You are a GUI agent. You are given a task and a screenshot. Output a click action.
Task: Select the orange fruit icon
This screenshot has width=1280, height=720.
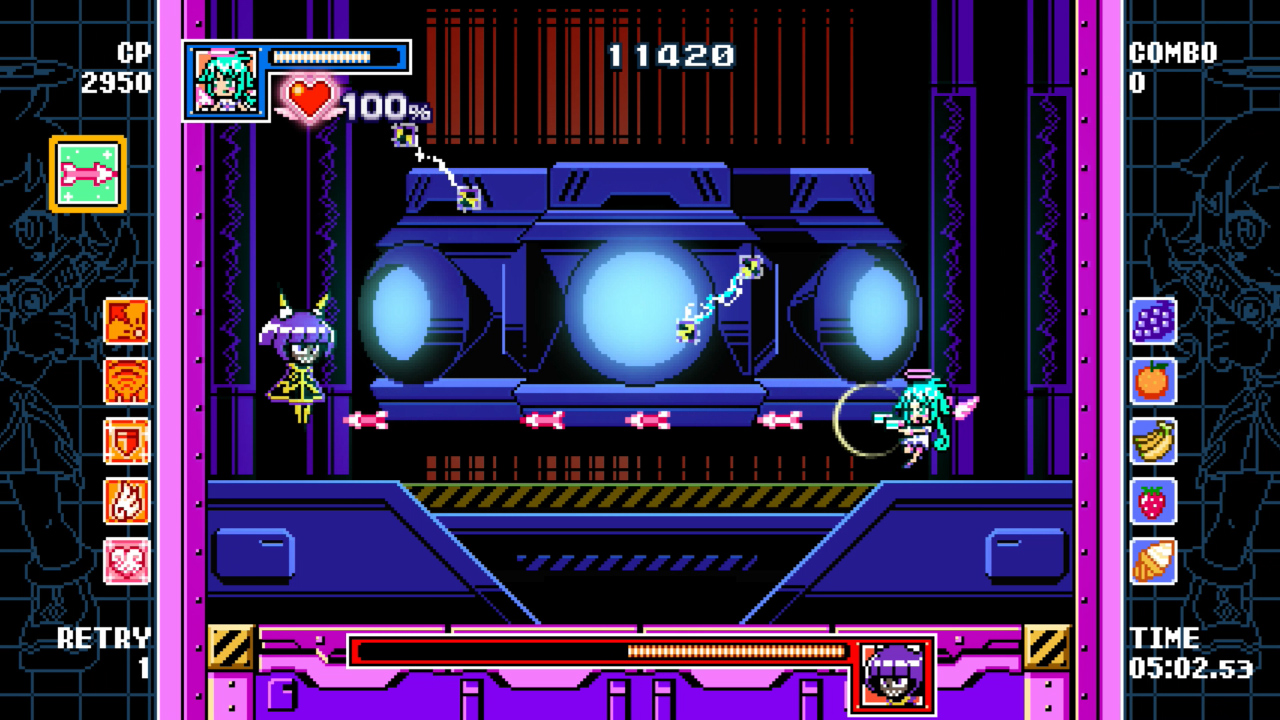(x=1153, y=381)
